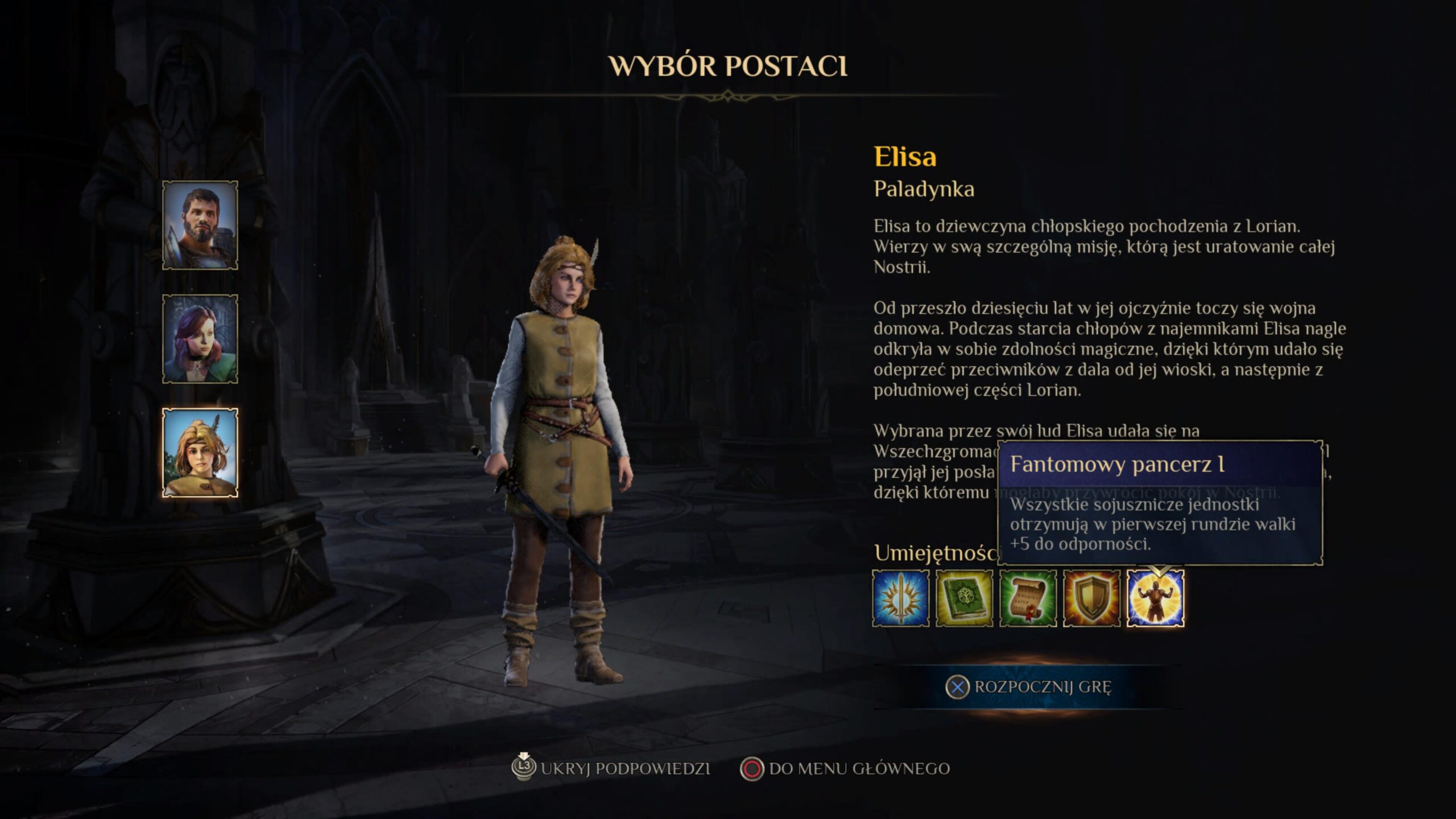
Task: Choose the purple-haired woman portrait
Action: [x=200, y=339]
